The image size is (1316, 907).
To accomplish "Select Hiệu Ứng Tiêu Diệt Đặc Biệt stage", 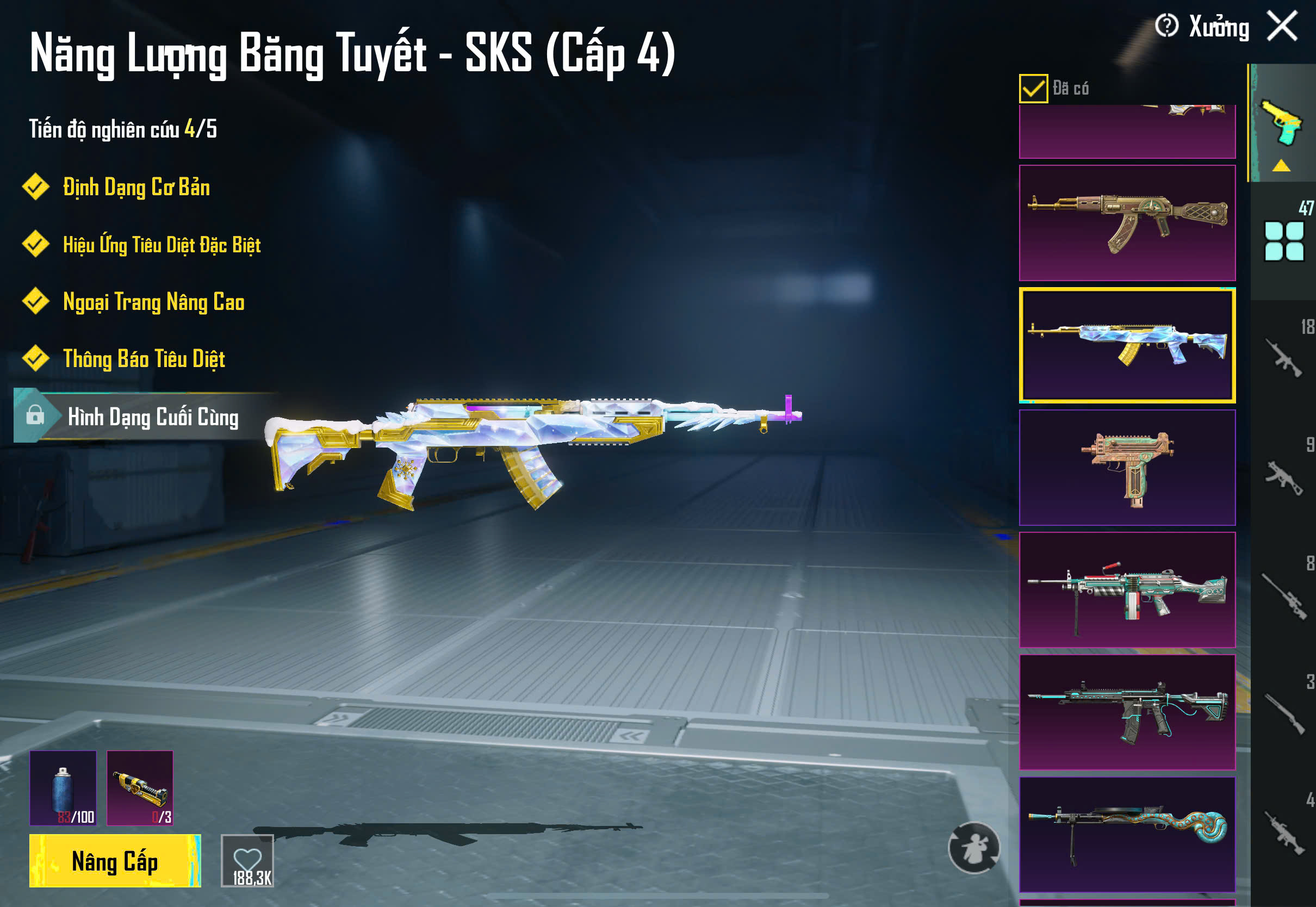I will (162, 245).
